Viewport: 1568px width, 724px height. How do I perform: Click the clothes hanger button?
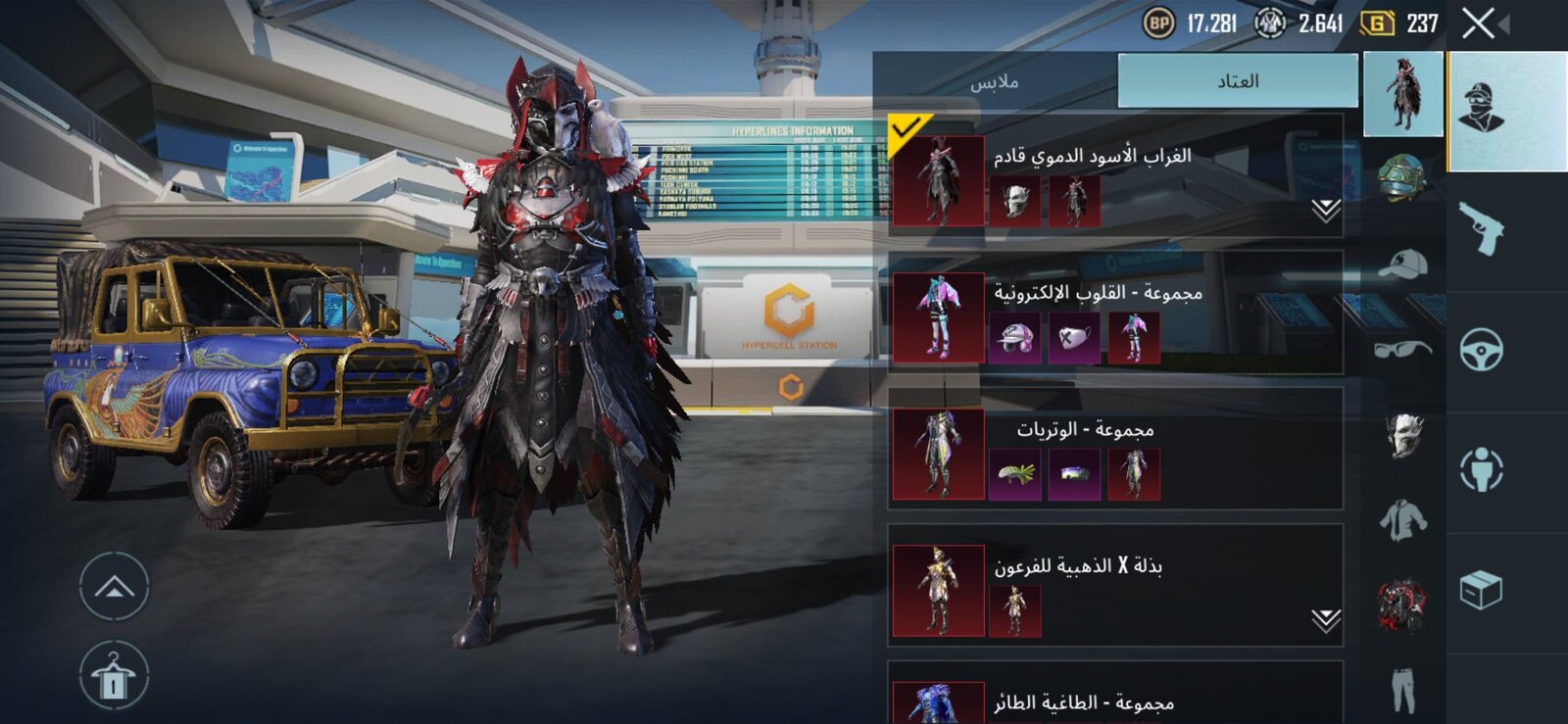click(x=114, y=677)
